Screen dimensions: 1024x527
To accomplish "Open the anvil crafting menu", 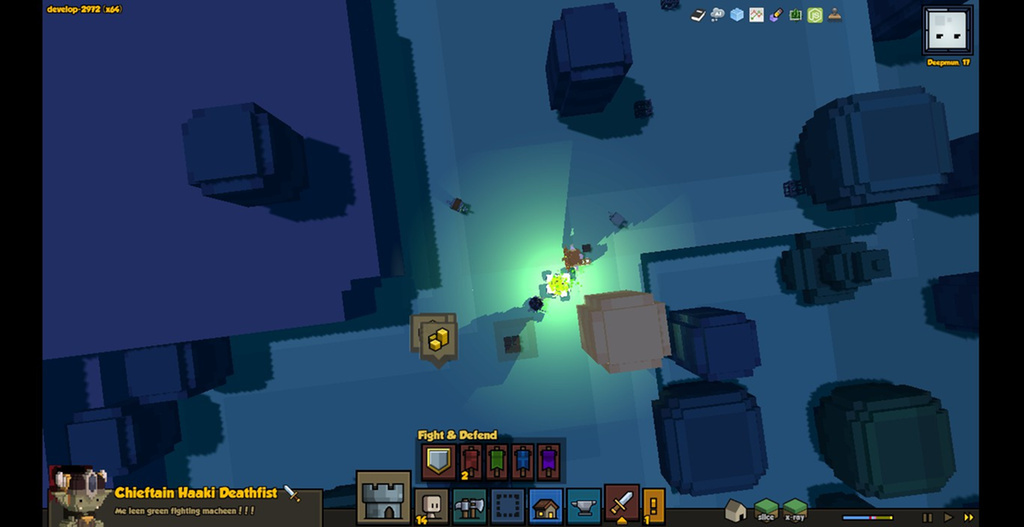I will coord(584,506).
